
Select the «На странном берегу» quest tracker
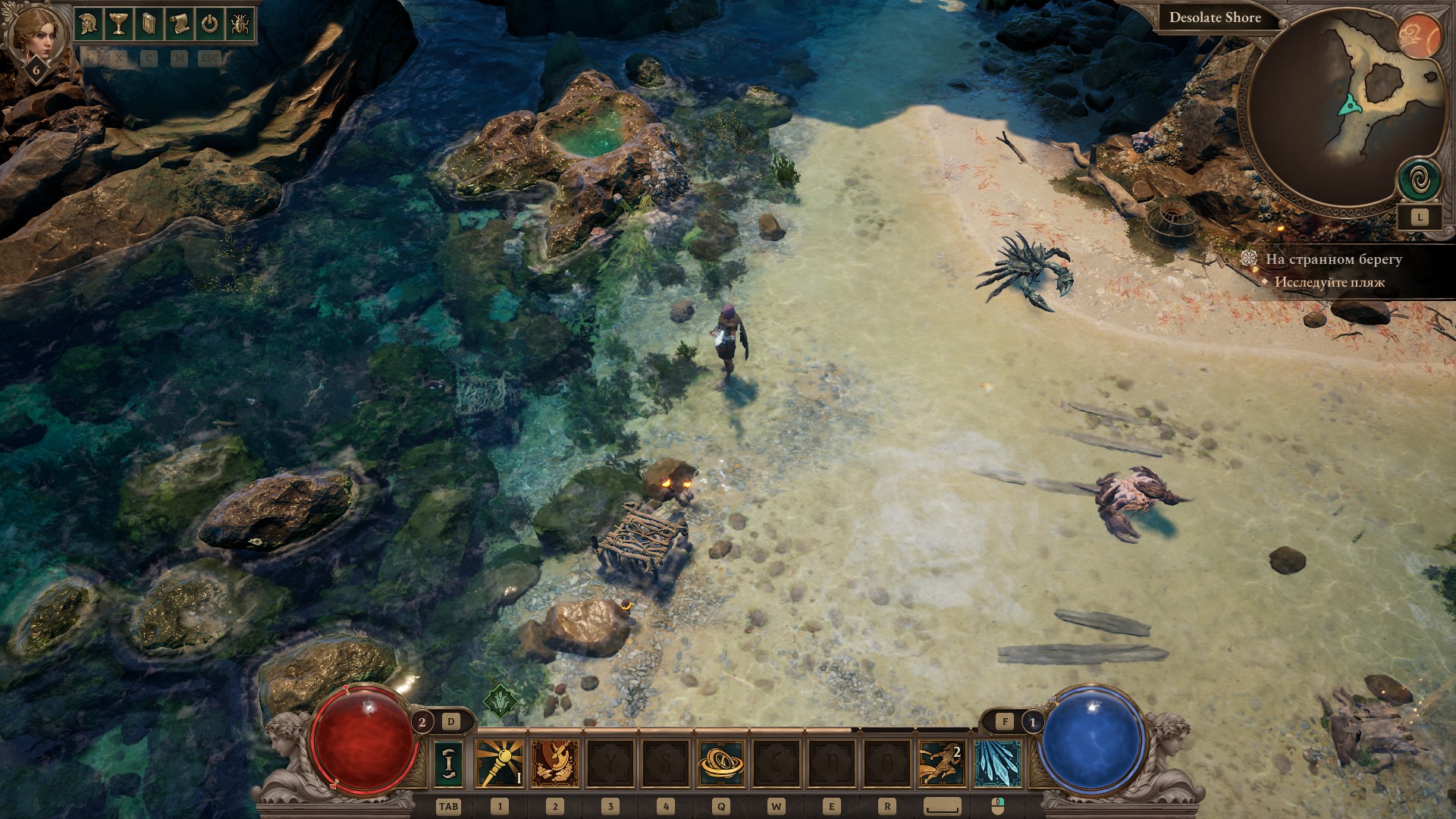1333,259
